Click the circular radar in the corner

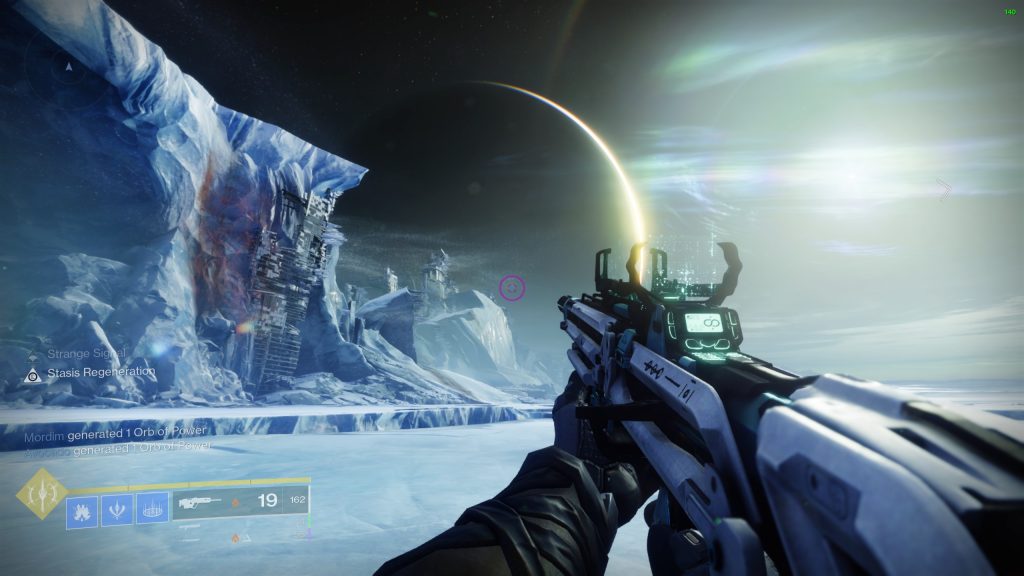(68, 64)
